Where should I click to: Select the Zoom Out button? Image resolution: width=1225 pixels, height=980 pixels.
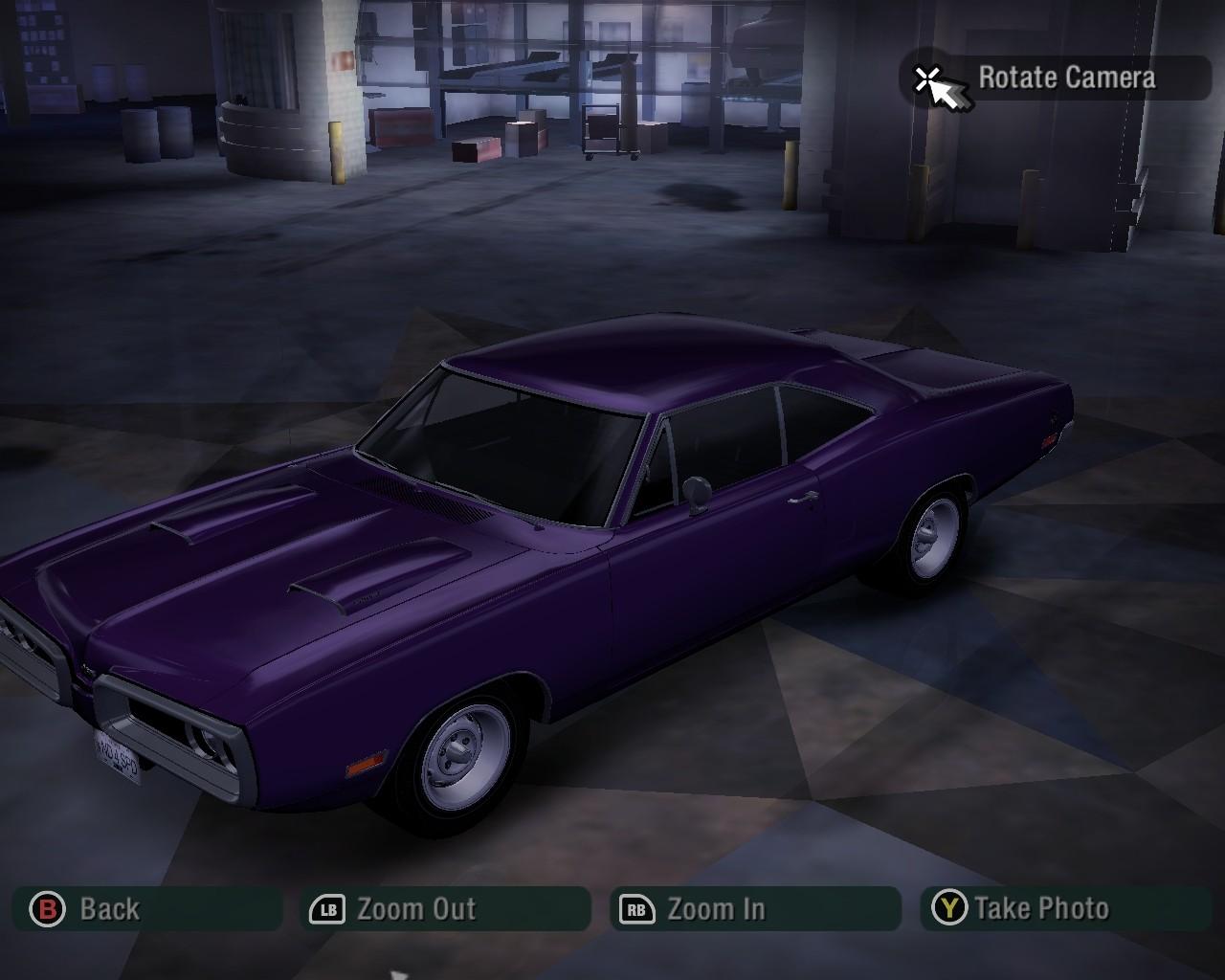click(445, 908)
